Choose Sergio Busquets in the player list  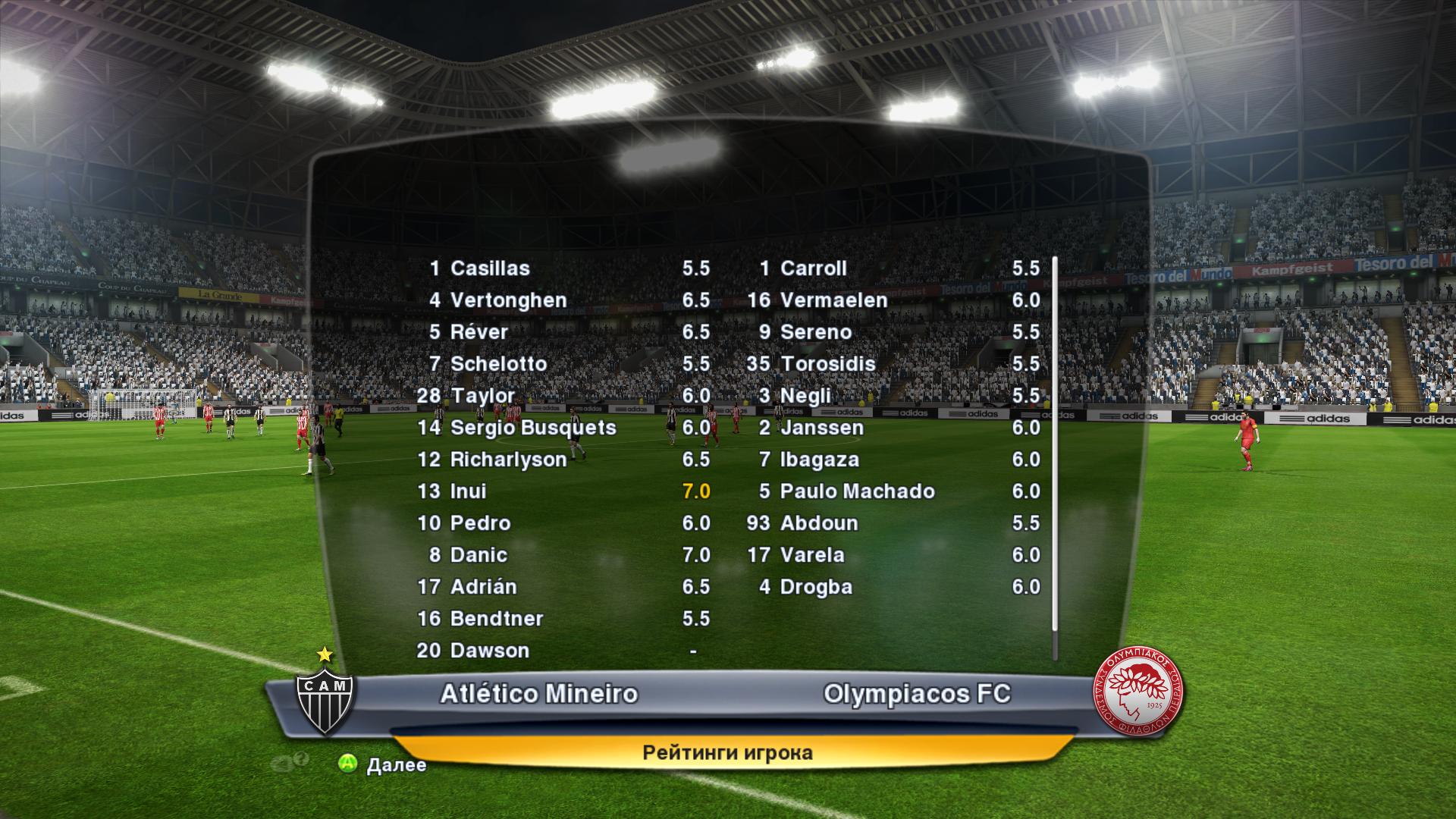532,428
